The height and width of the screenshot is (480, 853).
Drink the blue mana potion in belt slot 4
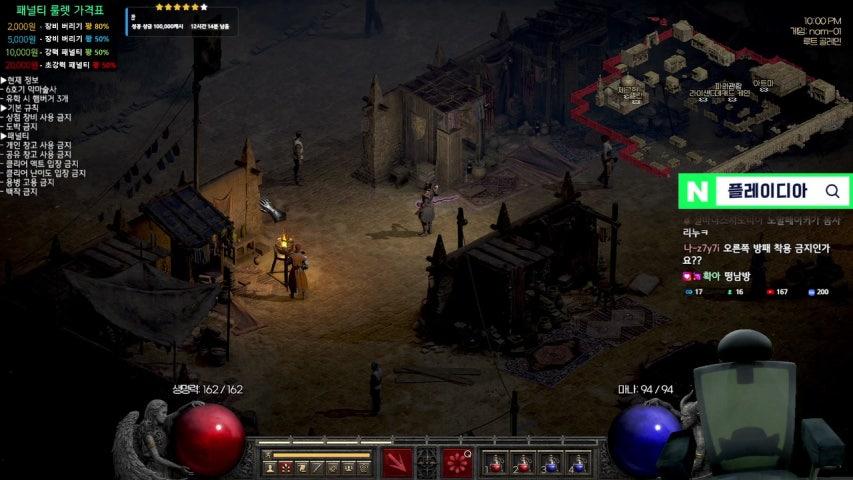[x=578, y=463]
